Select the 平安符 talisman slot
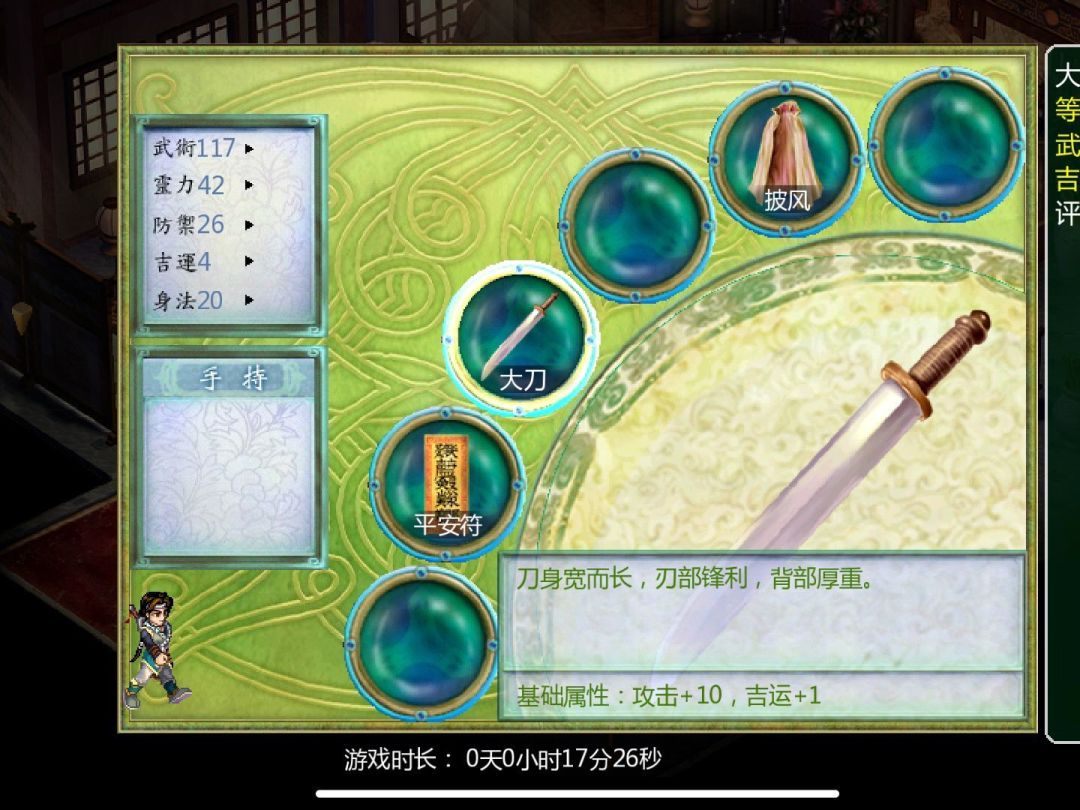This screenshot has height=810, width=1080. pyautogui.click(x=447, y=483)
